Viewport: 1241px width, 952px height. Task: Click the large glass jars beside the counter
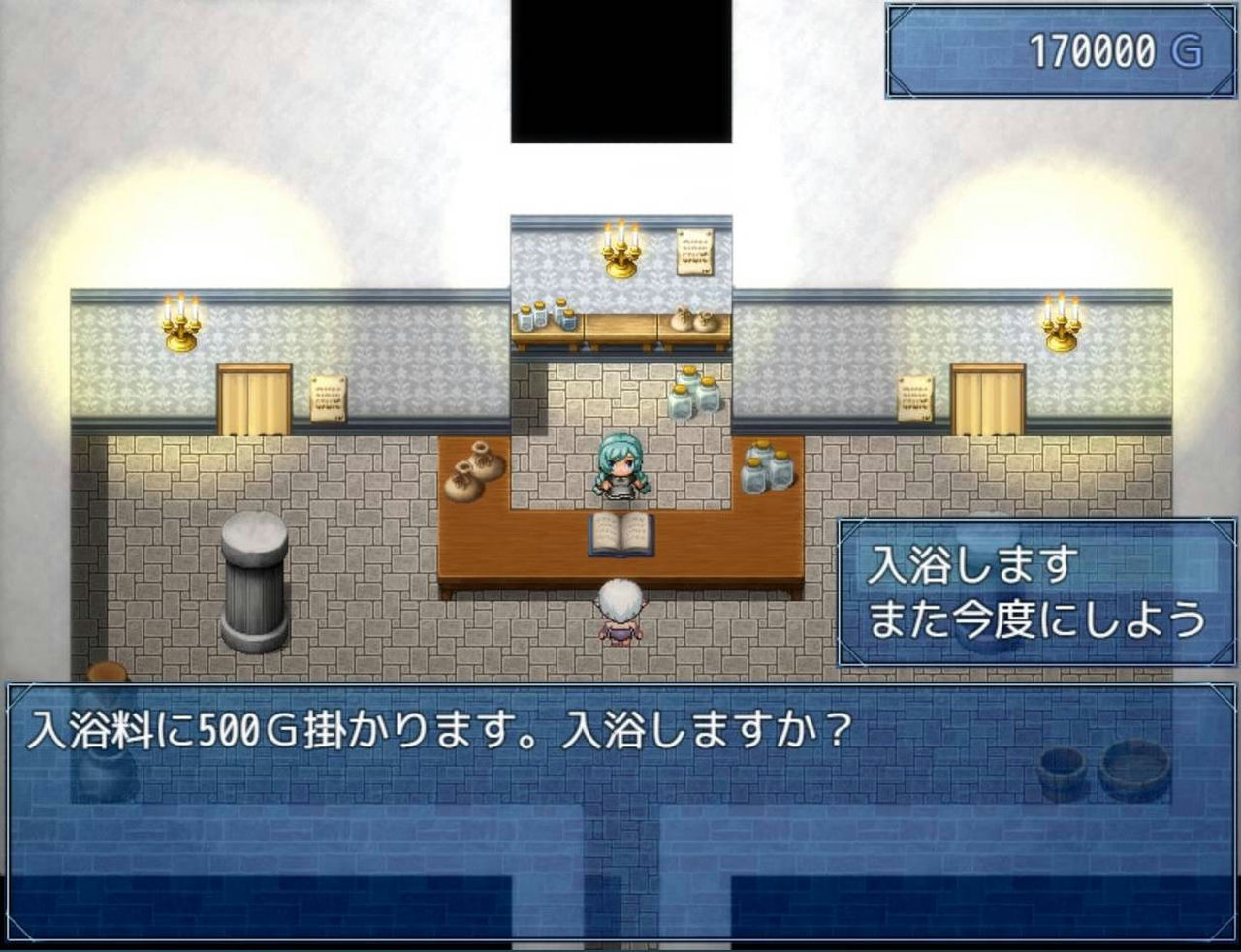[x=769, y=470]
